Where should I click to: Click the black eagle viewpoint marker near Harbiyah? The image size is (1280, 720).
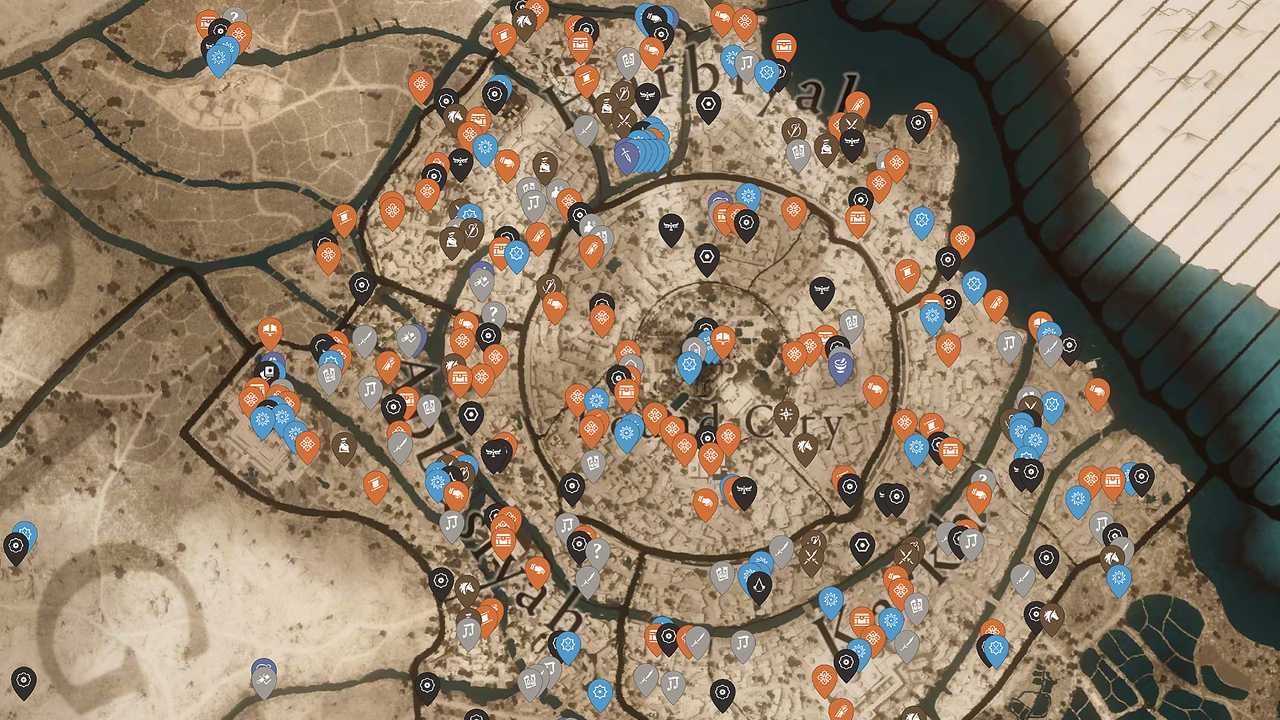tap(647, 96)
